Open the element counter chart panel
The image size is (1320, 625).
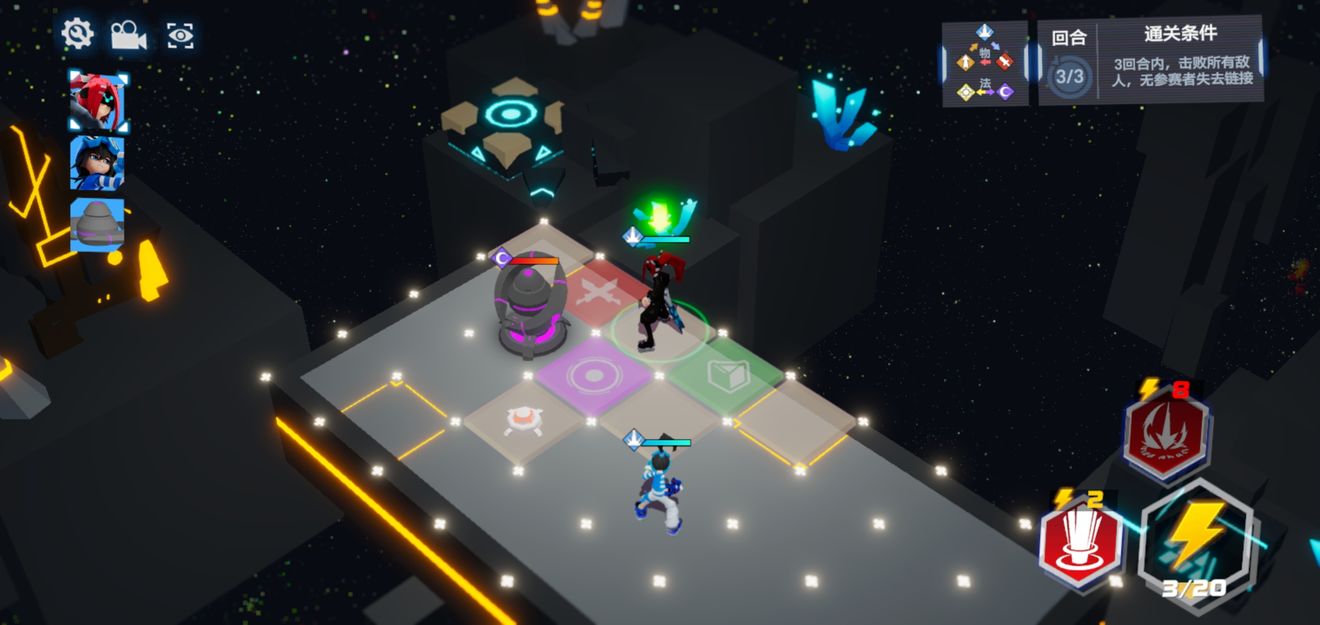tap(985, 64)
